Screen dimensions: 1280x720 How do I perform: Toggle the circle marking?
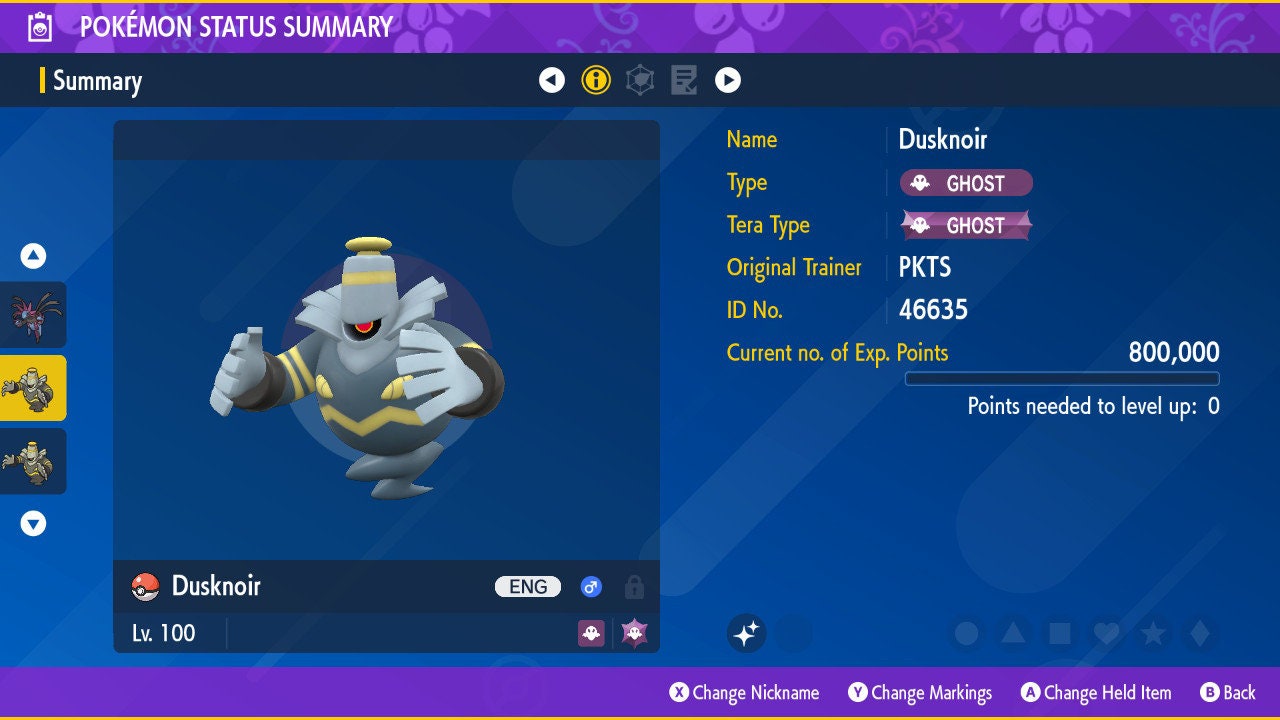click(966, 633)
